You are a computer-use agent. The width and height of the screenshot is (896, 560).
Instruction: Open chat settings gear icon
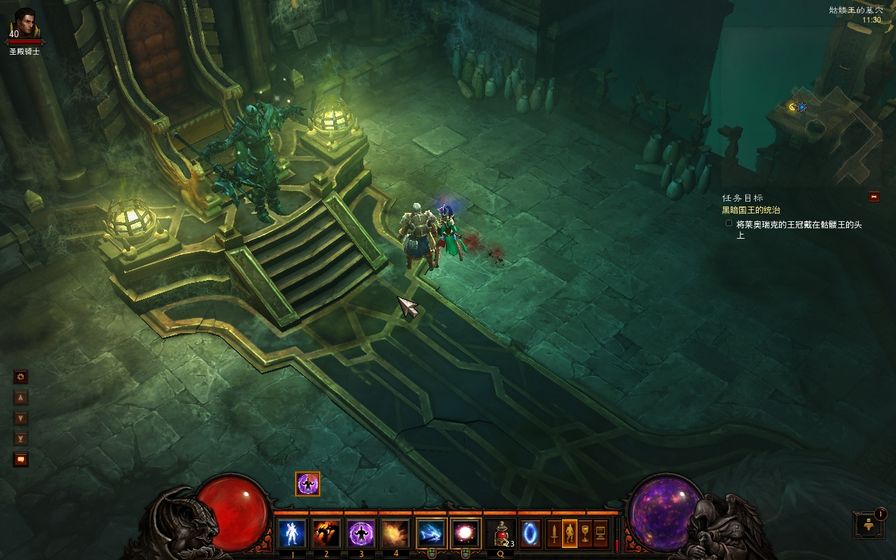click(x=20, y=377)
